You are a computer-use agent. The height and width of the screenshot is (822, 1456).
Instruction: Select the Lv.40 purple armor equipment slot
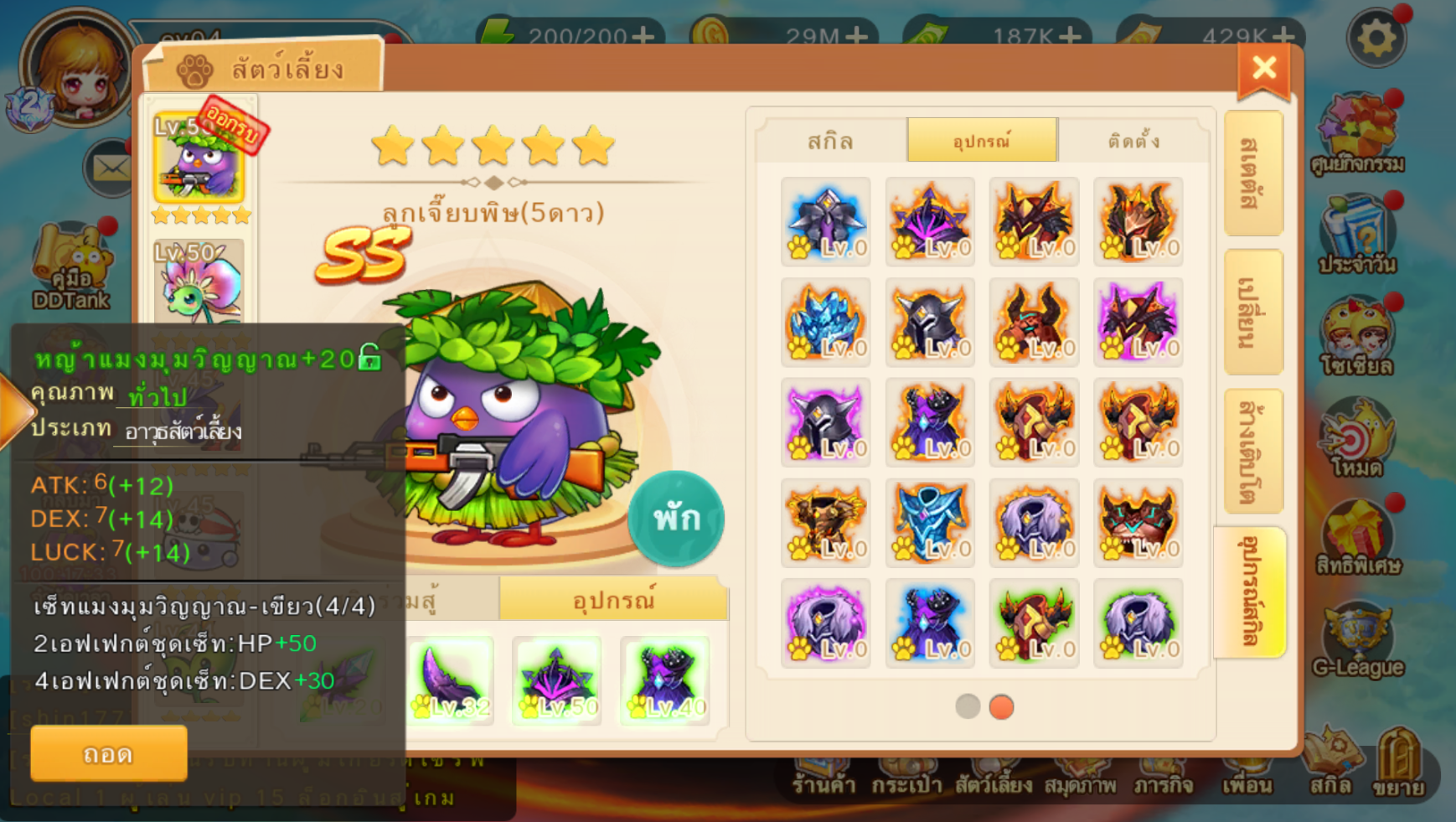pyautogui.click(x=664, y=680)
